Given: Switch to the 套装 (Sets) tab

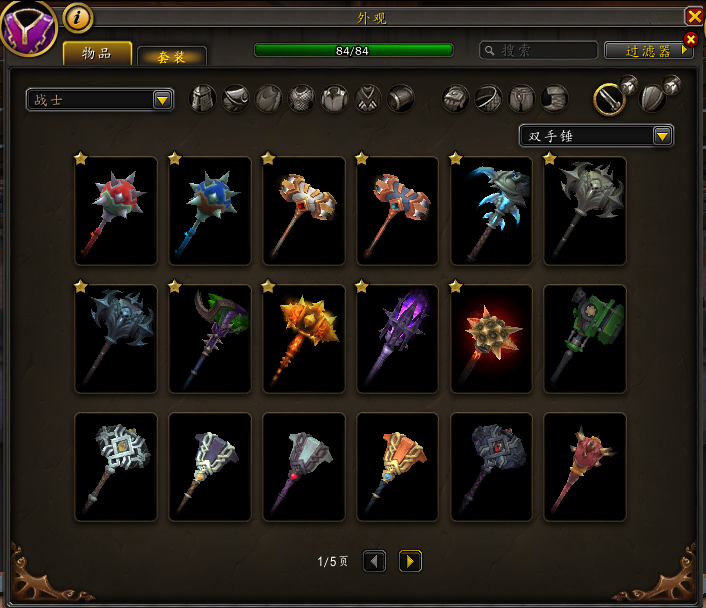Looking at the screenshot, I should 171,57.
